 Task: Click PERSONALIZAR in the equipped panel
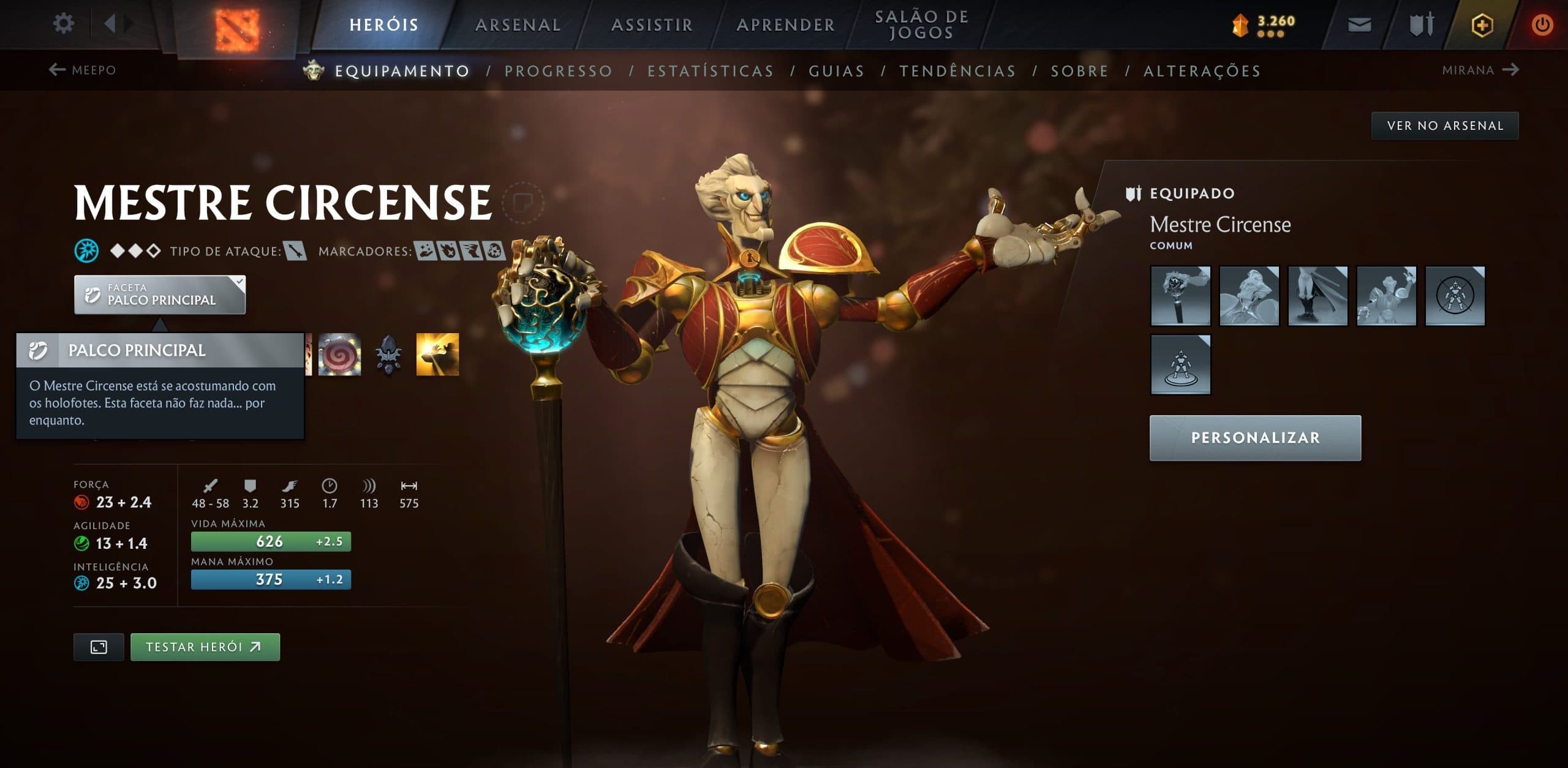[1254, 437]
